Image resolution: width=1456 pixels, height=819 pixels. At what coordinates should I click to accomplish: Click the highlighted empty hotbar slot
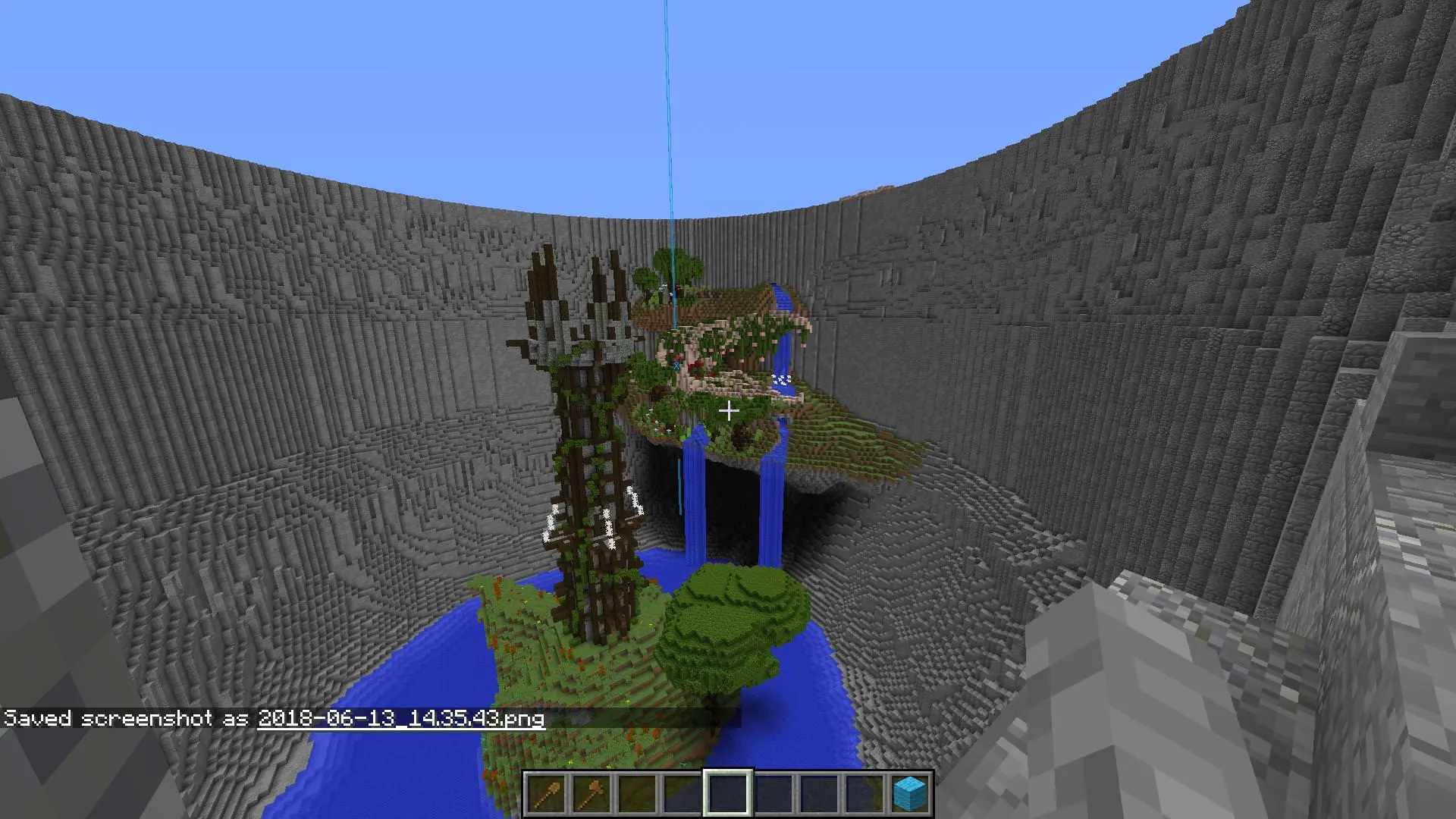(x=728, y=793)
